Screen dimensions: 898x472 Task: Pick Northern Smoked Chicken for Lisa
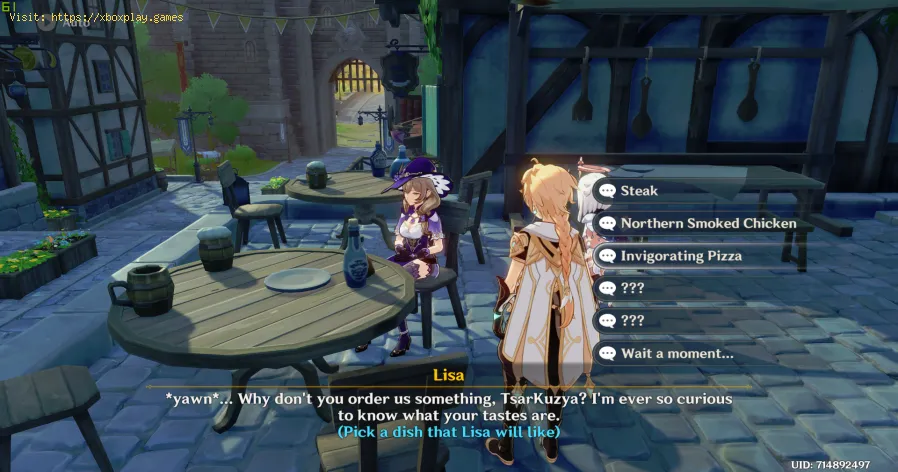point(707,223)
